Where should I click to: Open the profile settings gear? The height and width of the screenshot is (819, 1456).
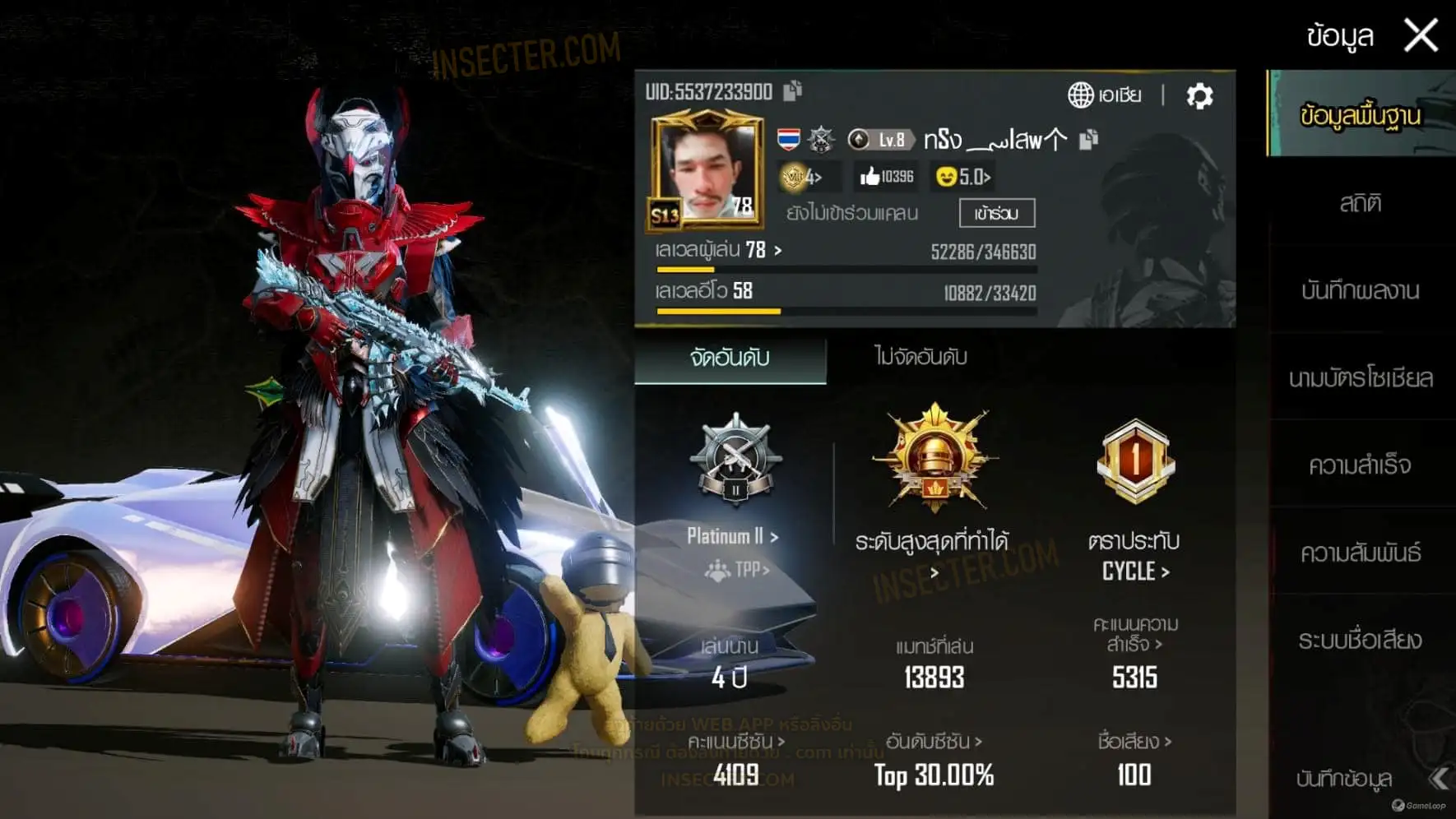[x=1199, y=96]
